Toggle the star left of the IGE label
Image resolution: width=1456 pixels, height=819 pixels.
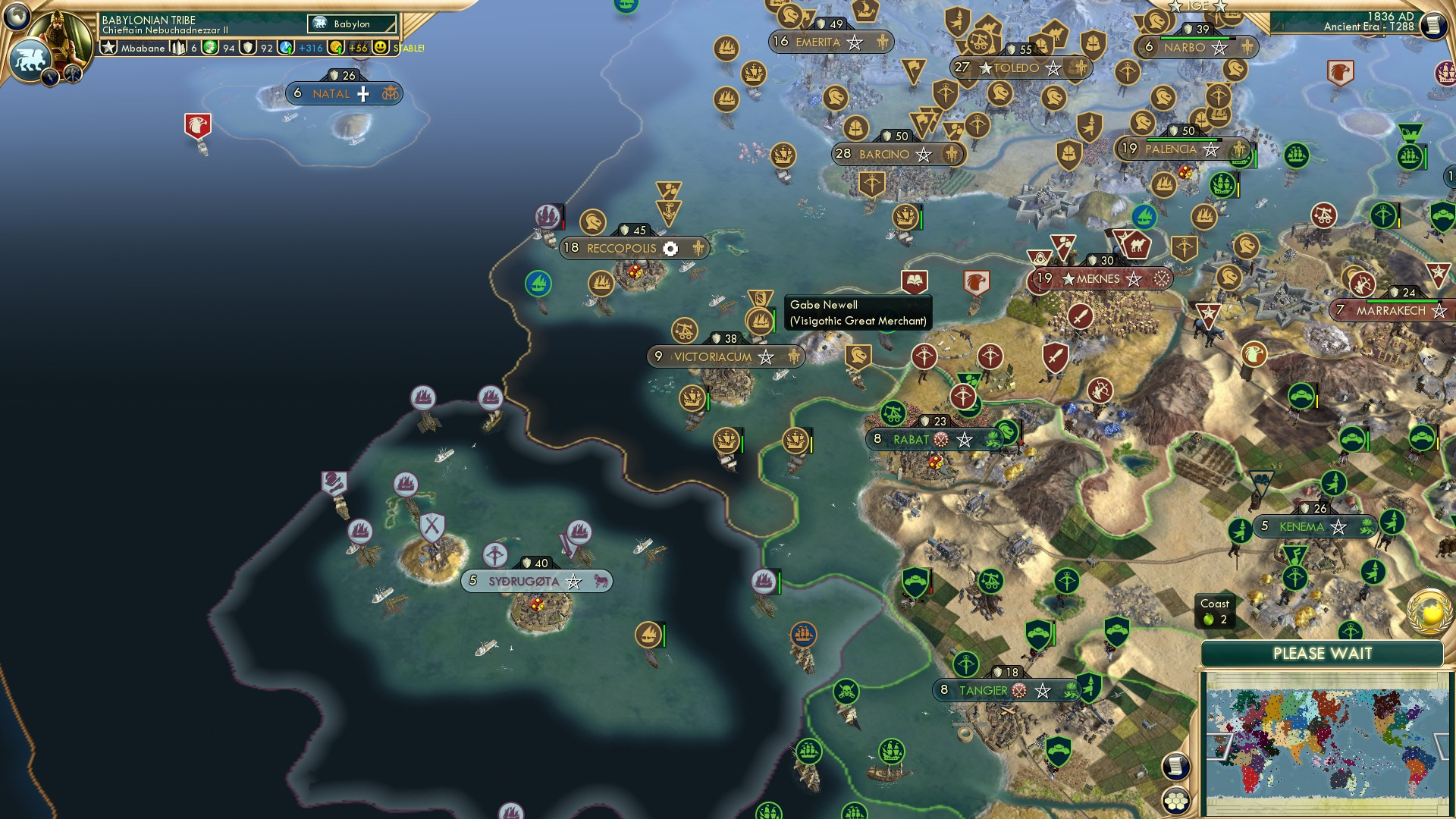click(1176, 8)
